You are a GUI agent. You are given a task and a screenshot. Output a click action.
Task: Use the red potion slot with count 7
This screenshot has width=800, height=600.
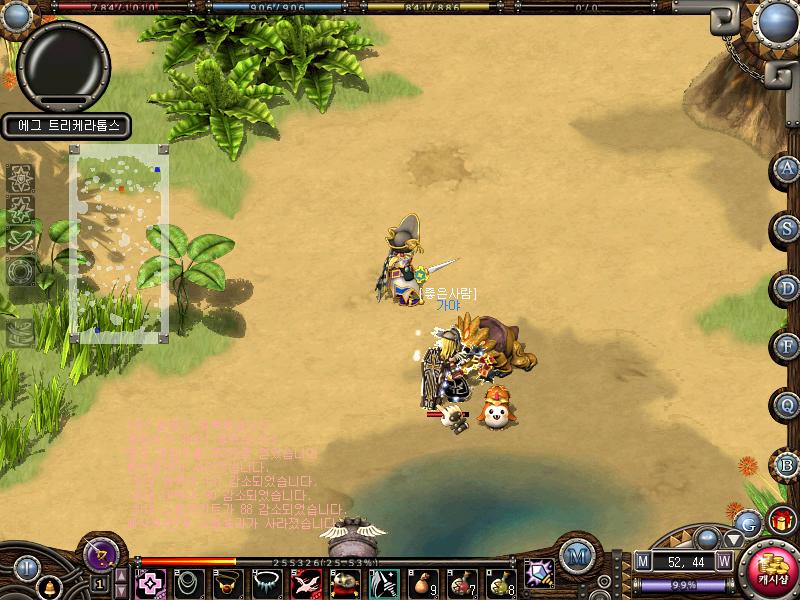tap(463, 583)
